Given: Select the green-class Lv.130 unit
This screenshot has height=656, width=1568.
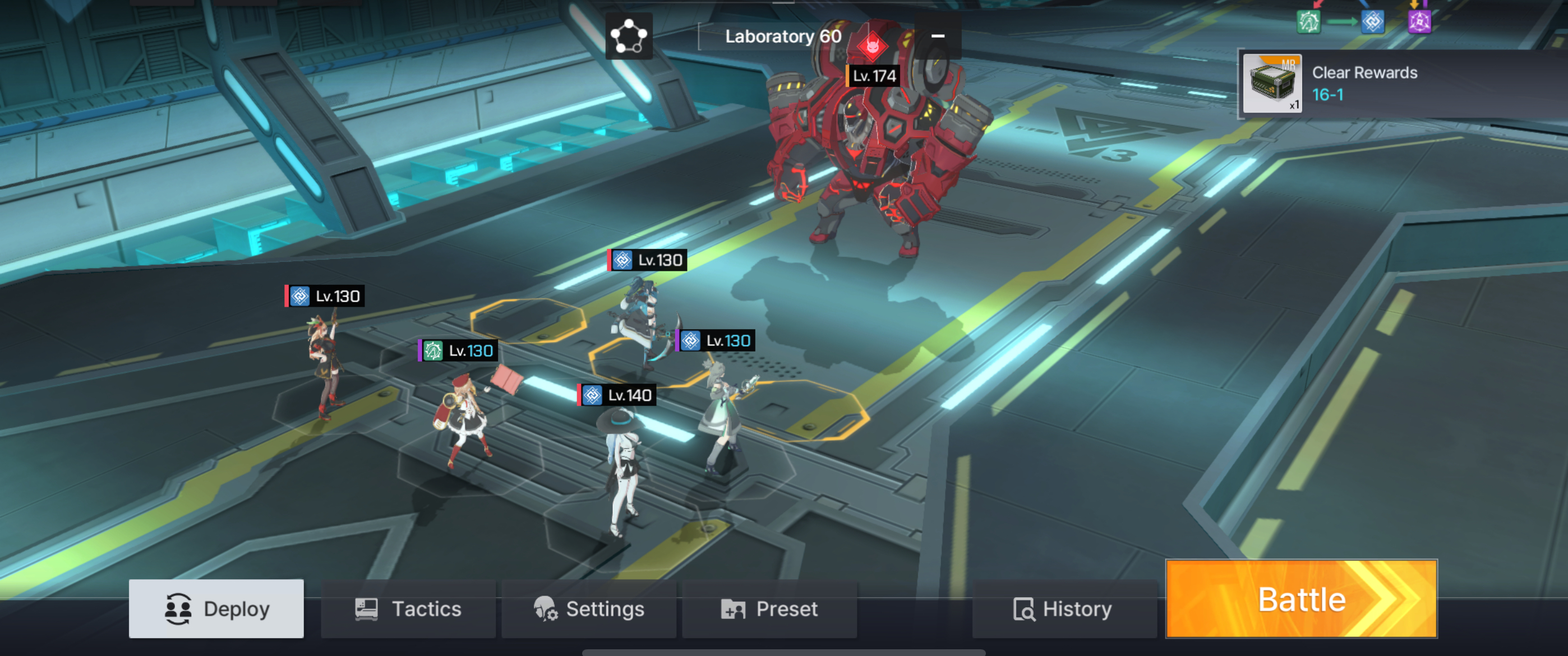Looking at the screenshot, I should click(x=463, y=414).
